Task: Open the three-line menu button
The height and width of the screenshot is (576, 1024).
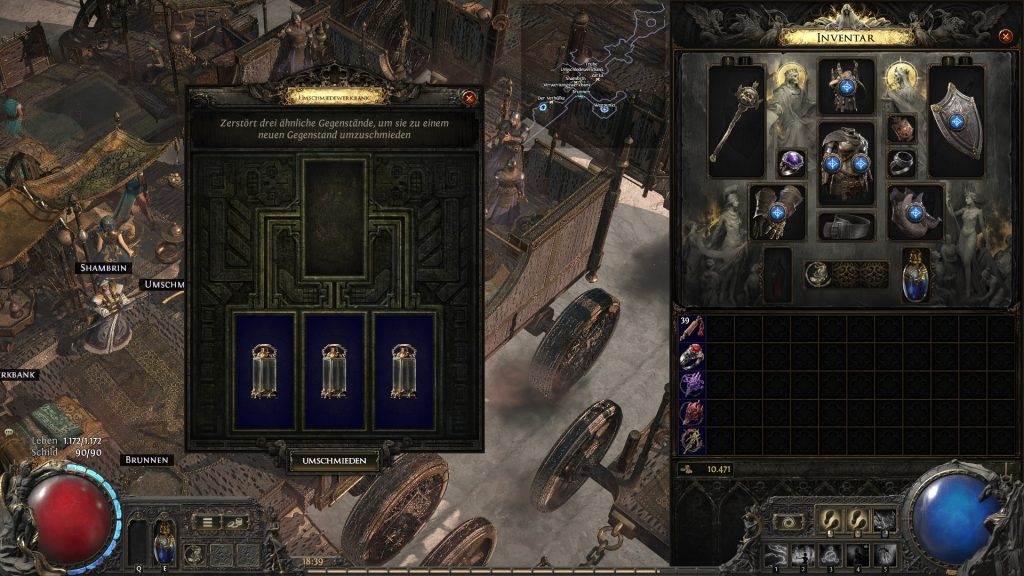Action: (x=208, y=522)
